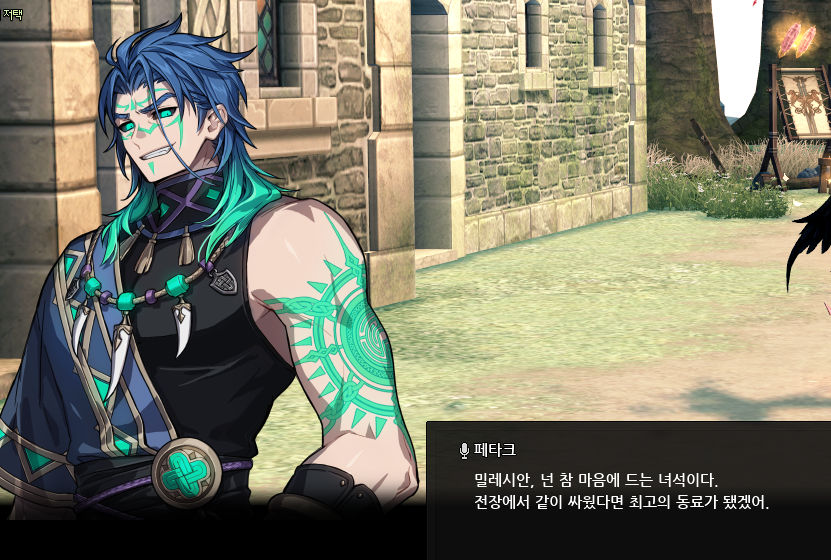831x560 pixels.
Task: Click Petak's dialogue box to continue
Action: tap(628, 490)
